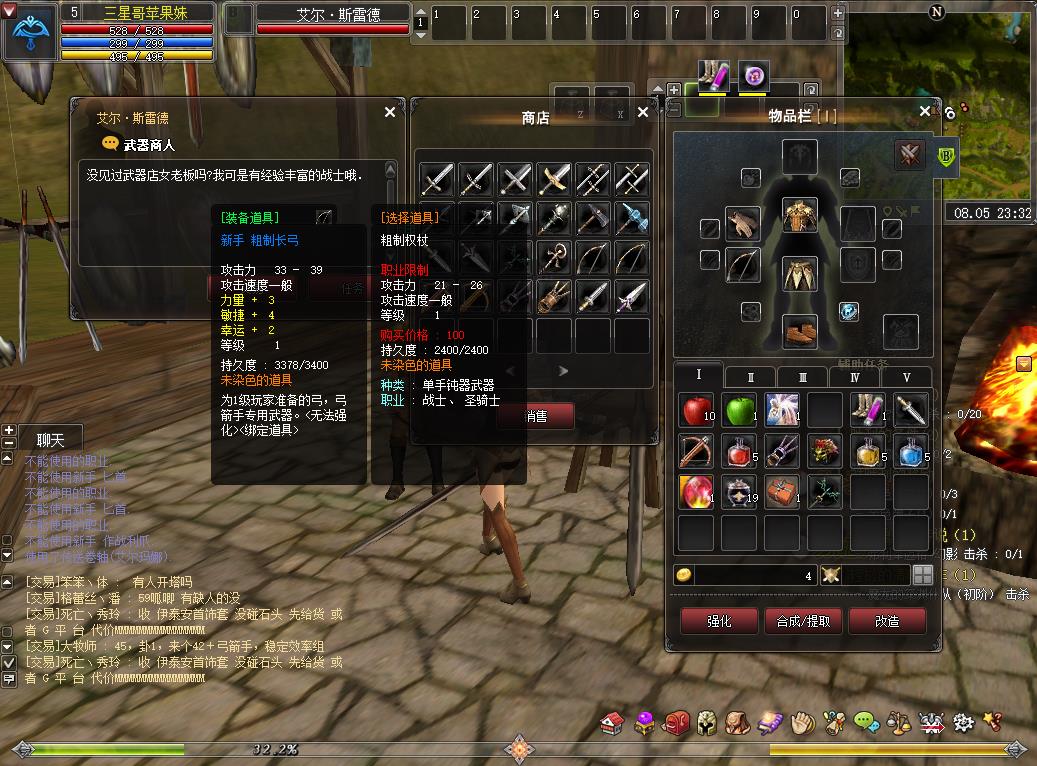
Task: Select the orange gift box item
Action: [781, 492]
